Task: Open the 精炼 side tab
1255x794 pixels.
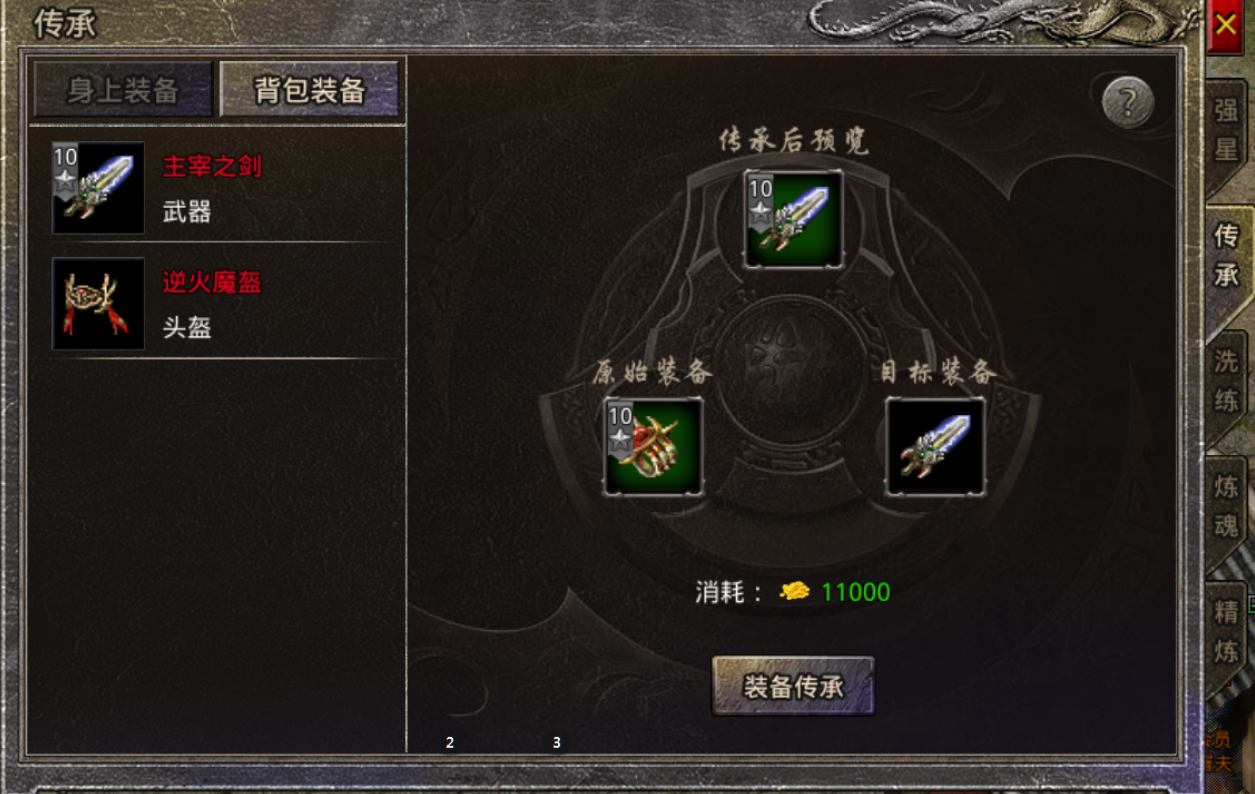Action: coord(1227,632)
